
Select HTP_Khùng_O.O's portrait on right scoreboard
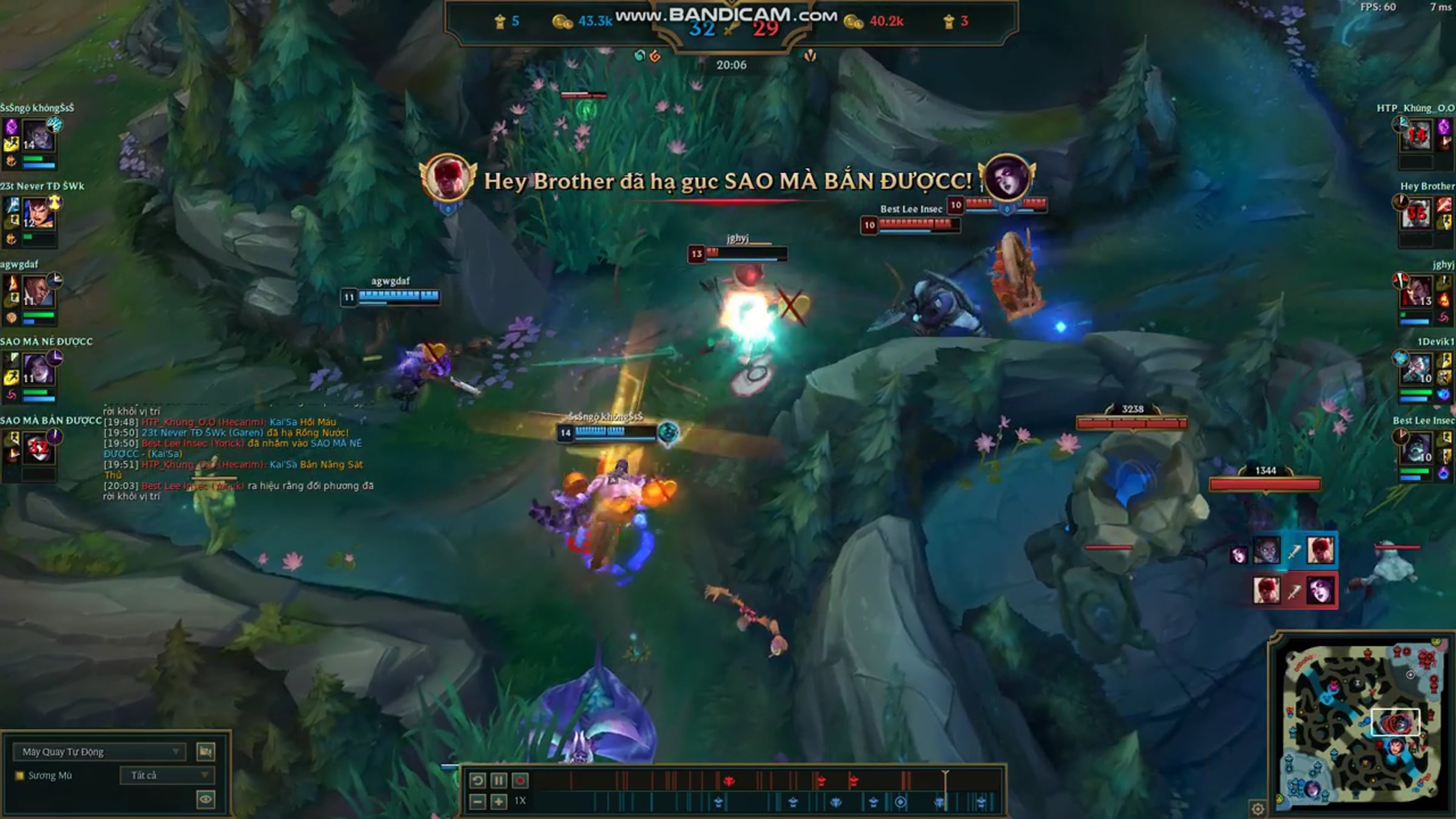(x=1417, y=135)
